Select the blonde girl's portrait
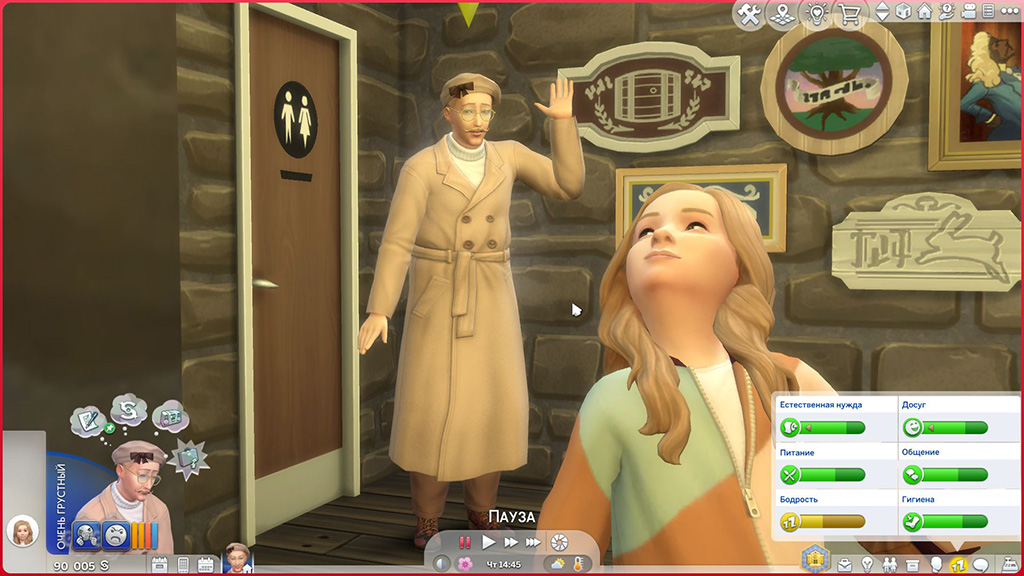The height and width of the screenshot is (576, 1024). [21, 531]
